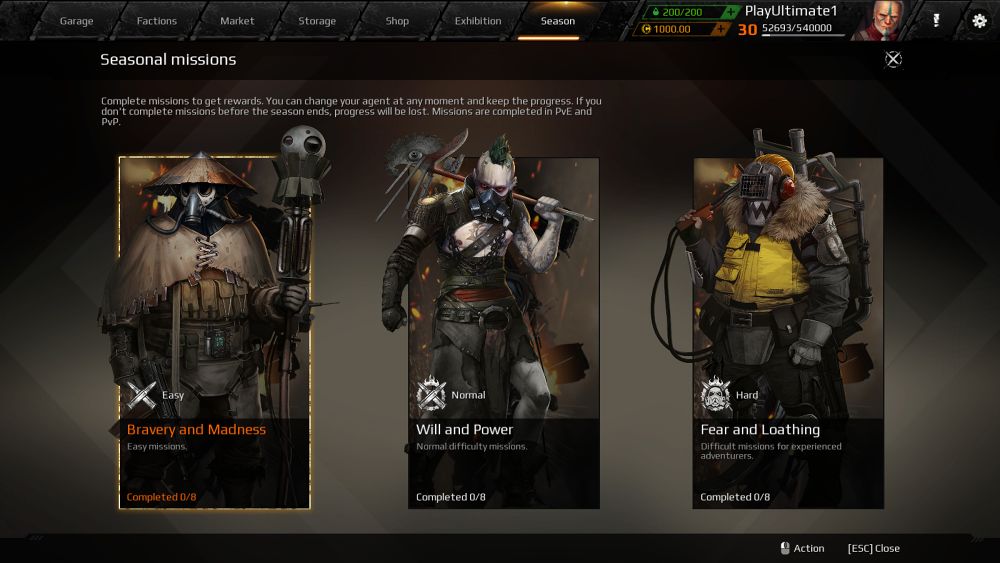The width and height of the screenshot is (1000, 563).
Task: Select the Season tab
Action: (558, 21)
